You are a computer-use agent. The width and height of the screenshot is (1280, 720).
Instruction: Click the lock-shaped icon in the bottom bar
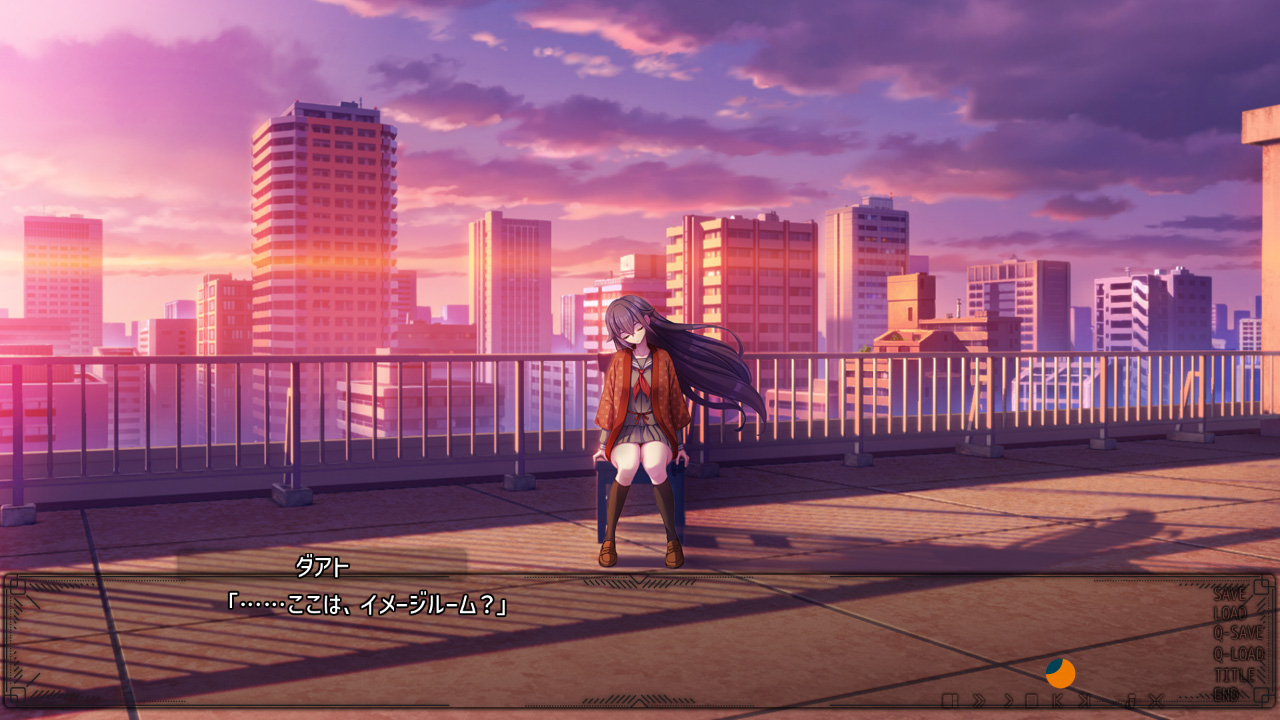1131,700
